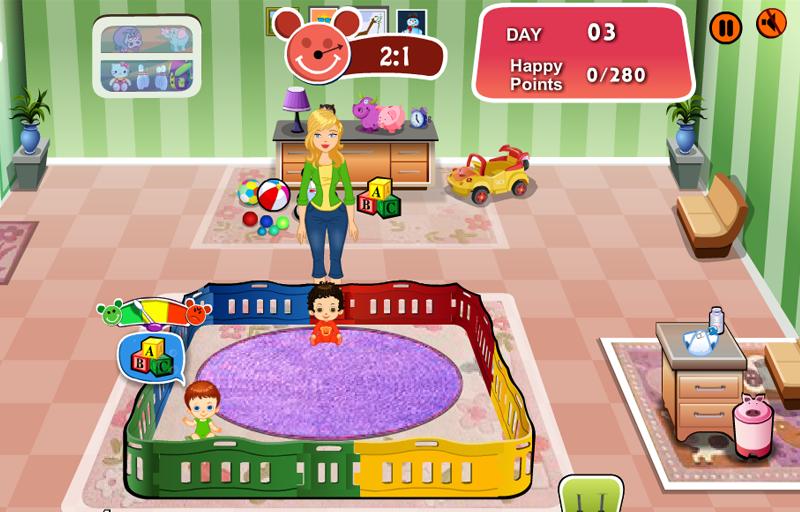Click the baby's ABC blocks request bubble
Viewport: 800px width, 512px height.
[146, 355]
